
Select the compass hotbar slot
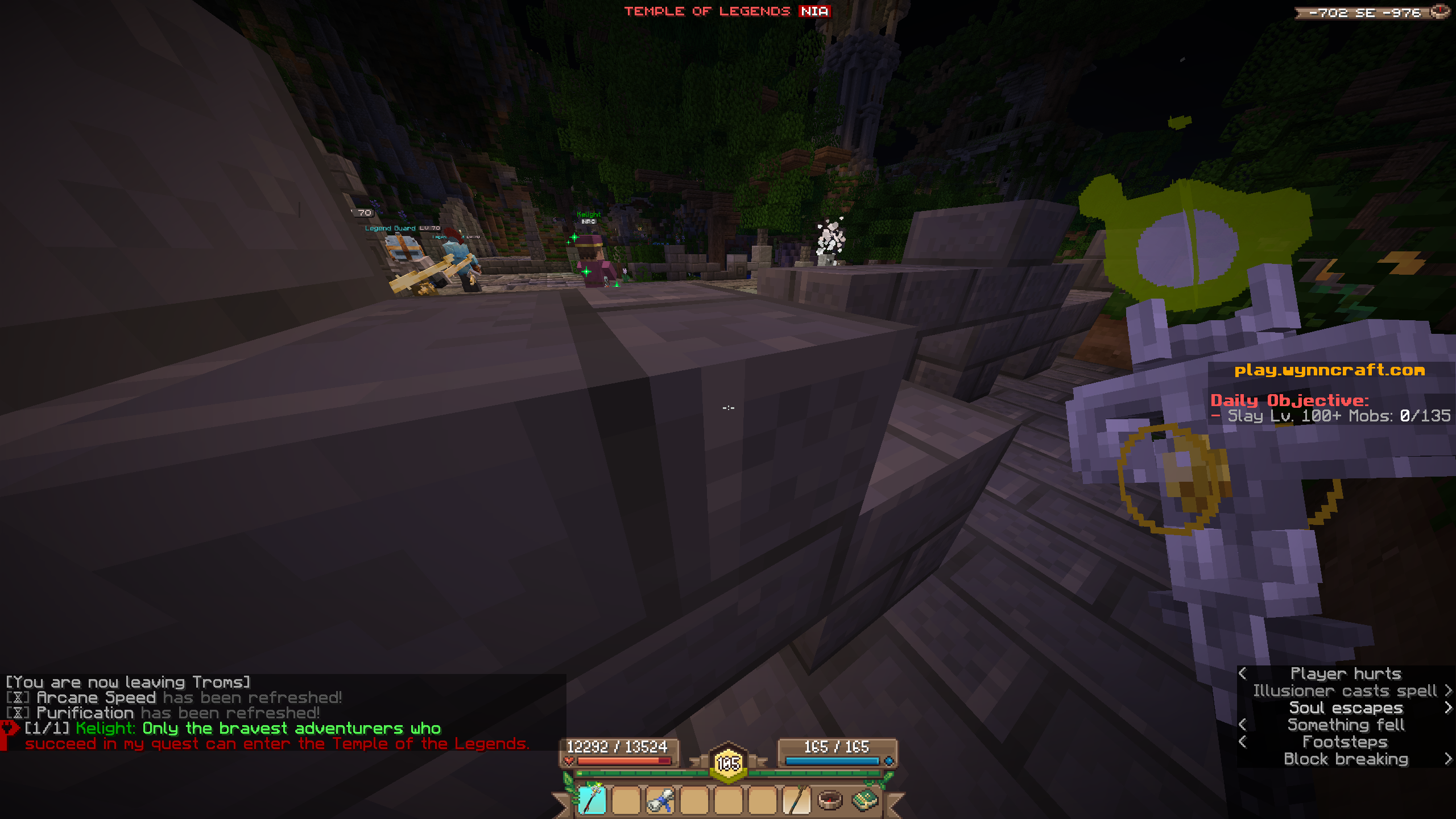coord(830,800)
